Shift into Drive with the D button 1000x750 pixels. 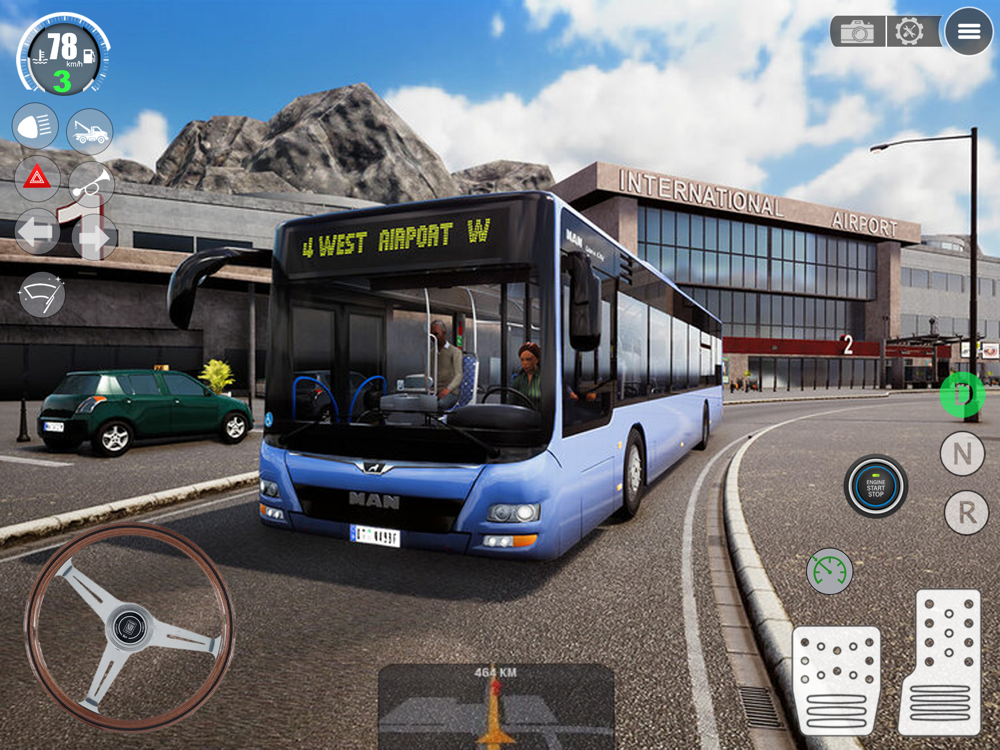[x=962, y=394]
